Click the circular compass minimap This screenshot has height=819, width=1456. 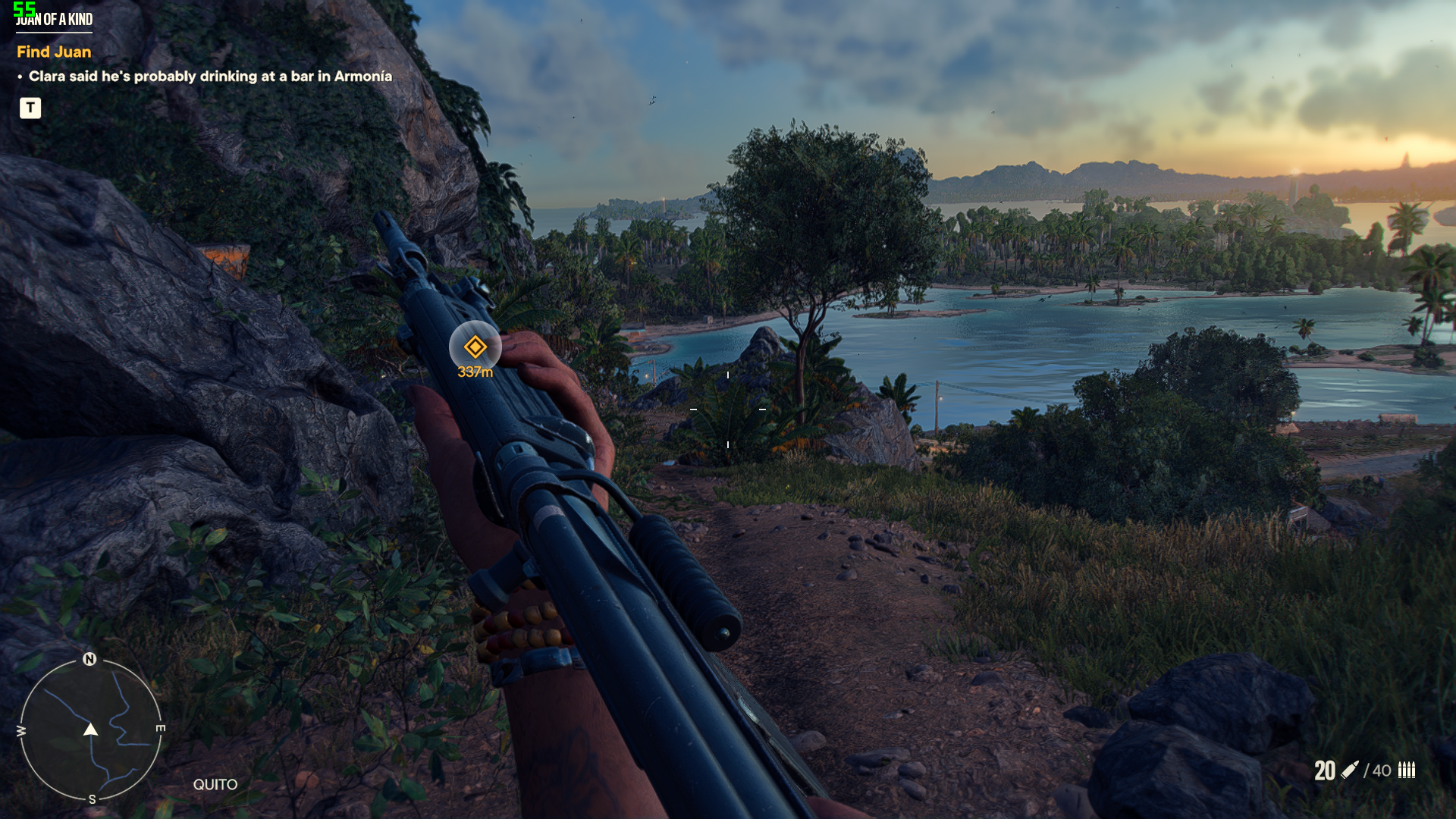click(x=90, y=730)
